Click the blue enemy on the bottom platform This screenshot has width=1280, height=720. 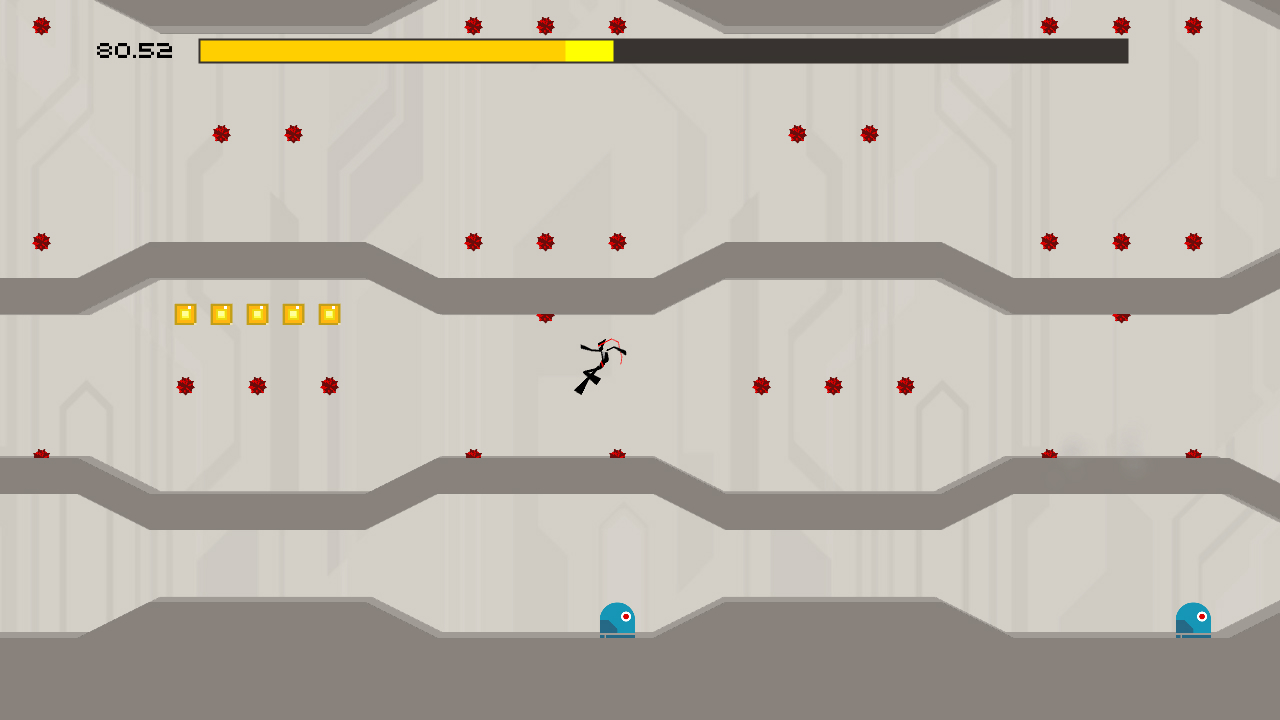(617, 618)
